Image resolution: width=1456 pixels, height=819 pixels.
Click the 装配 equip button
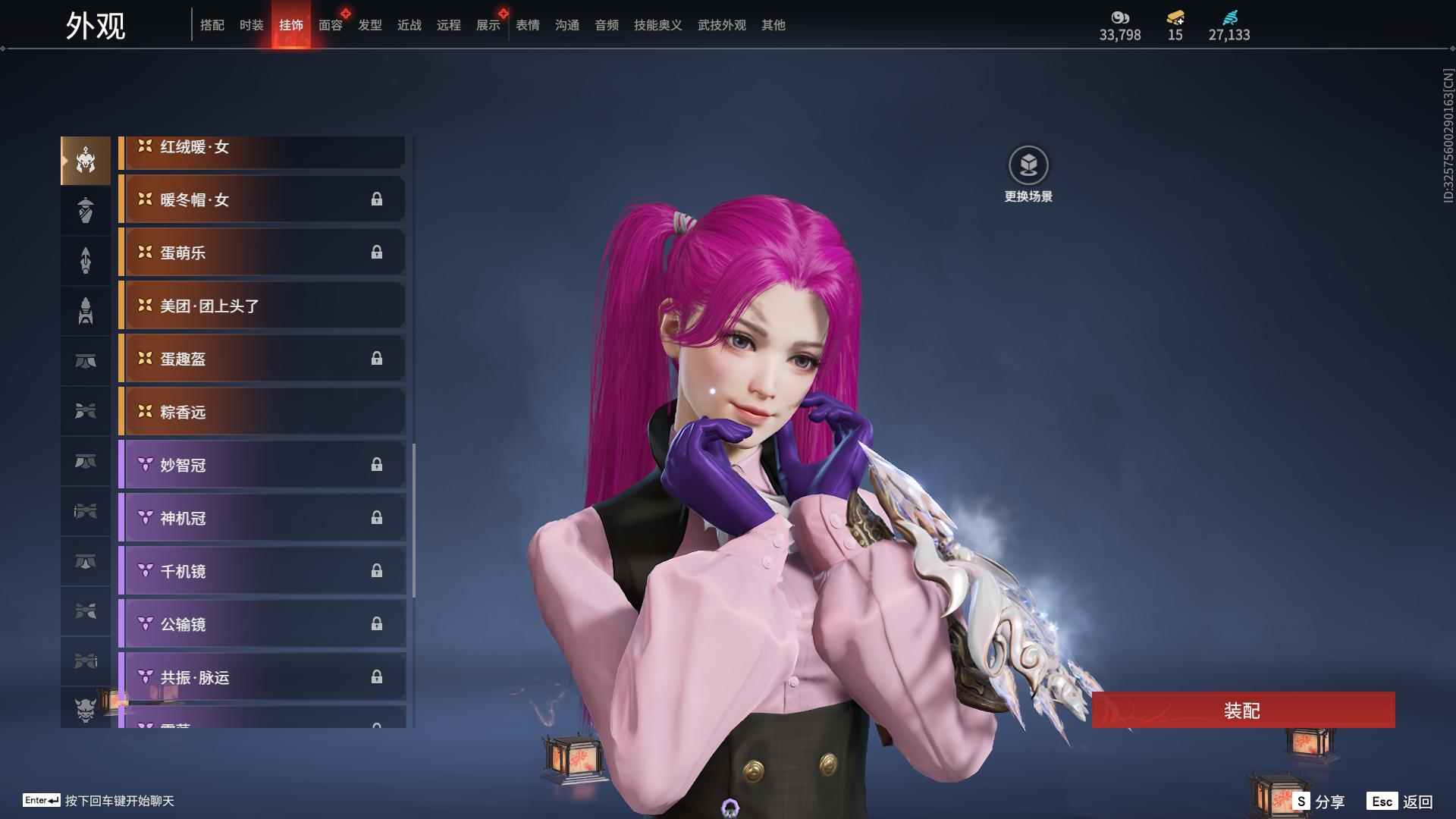coord(1242,710)
